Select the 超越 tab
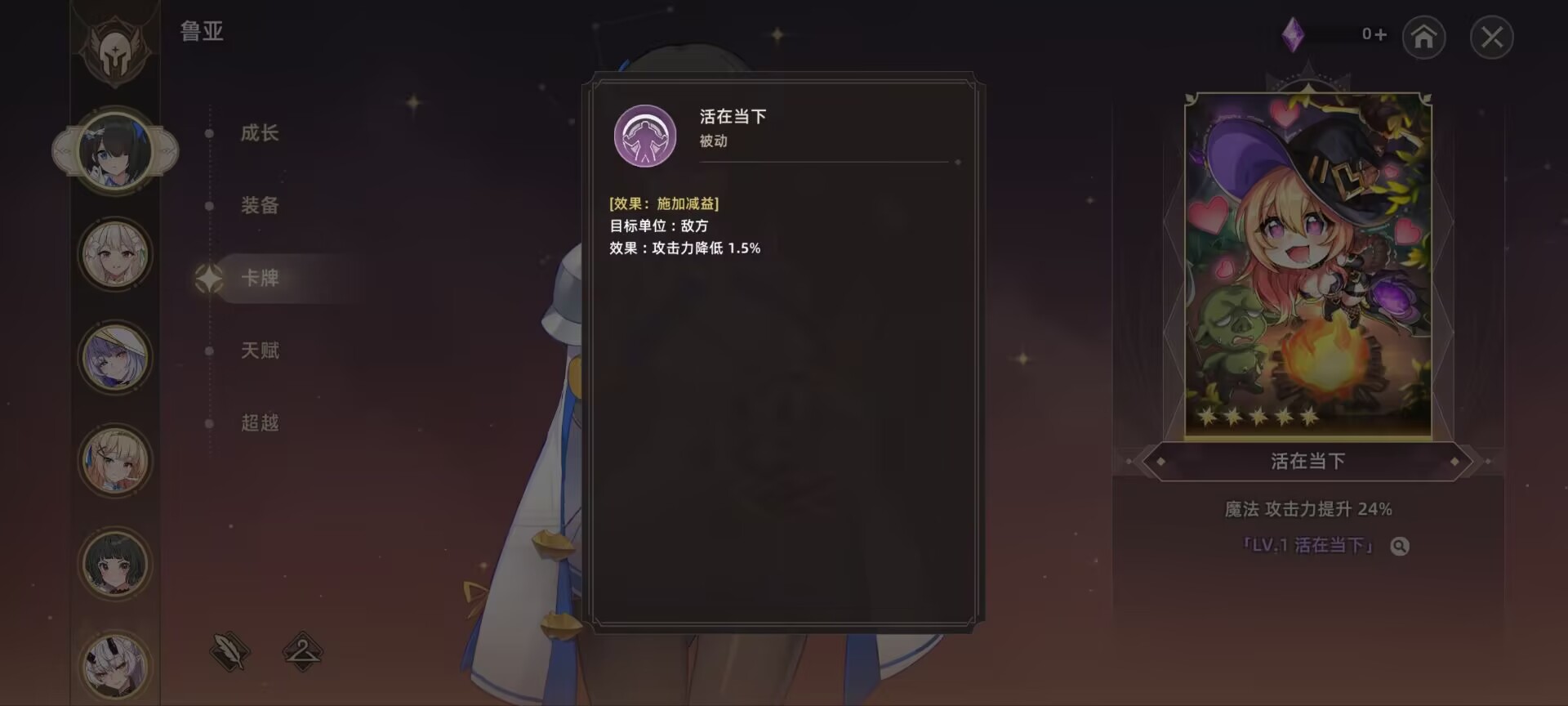Screen dimensions: 1568x706 260,423
